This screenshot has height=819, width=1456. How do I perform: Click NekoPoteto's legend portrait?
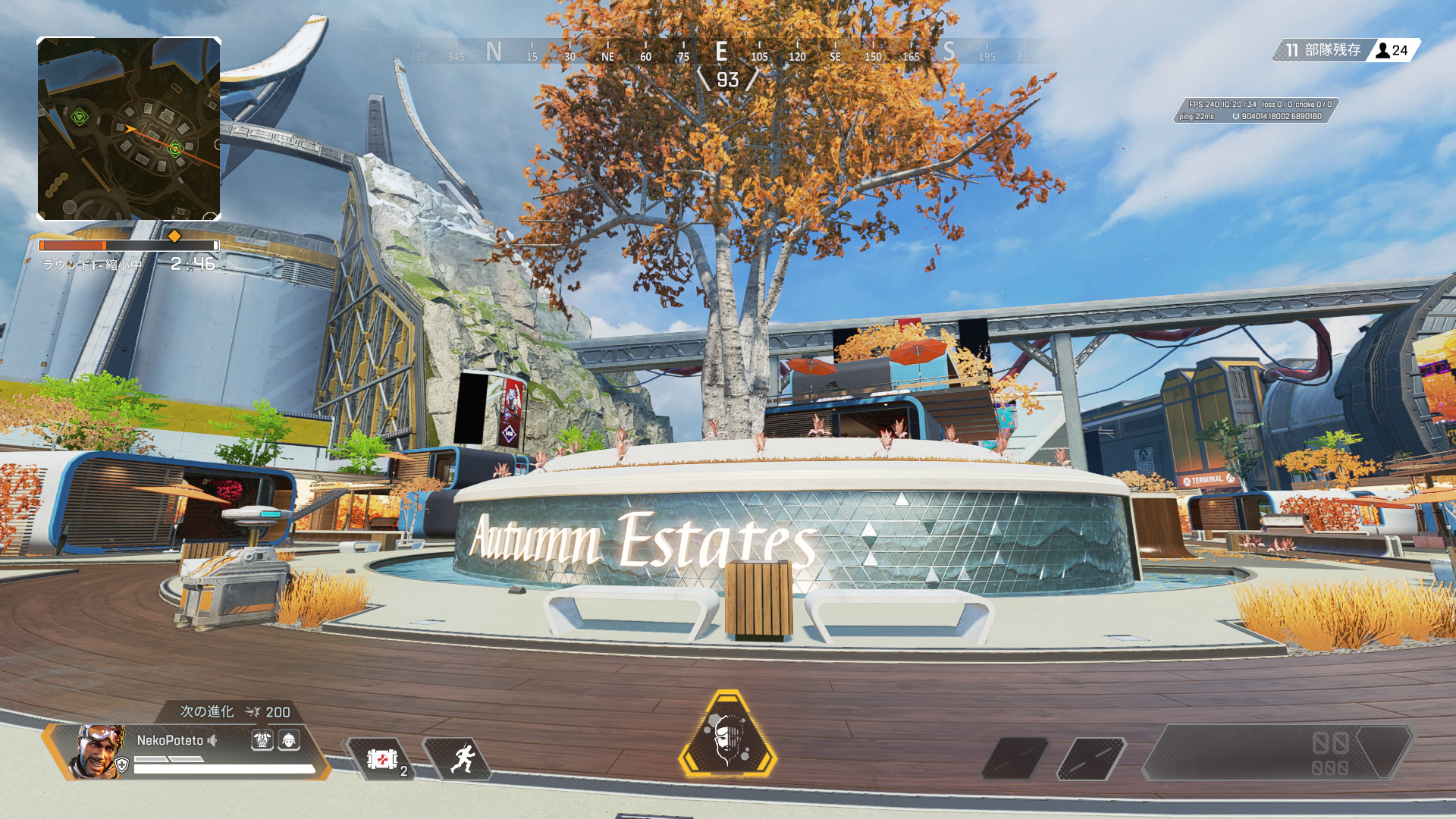(99, 751)
